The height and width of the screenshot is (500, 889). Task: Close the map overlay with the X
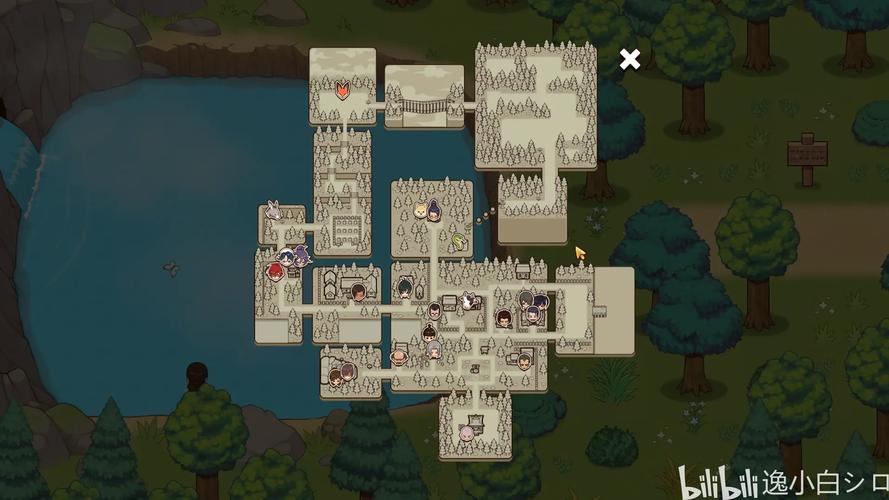[x=629, y=59]
